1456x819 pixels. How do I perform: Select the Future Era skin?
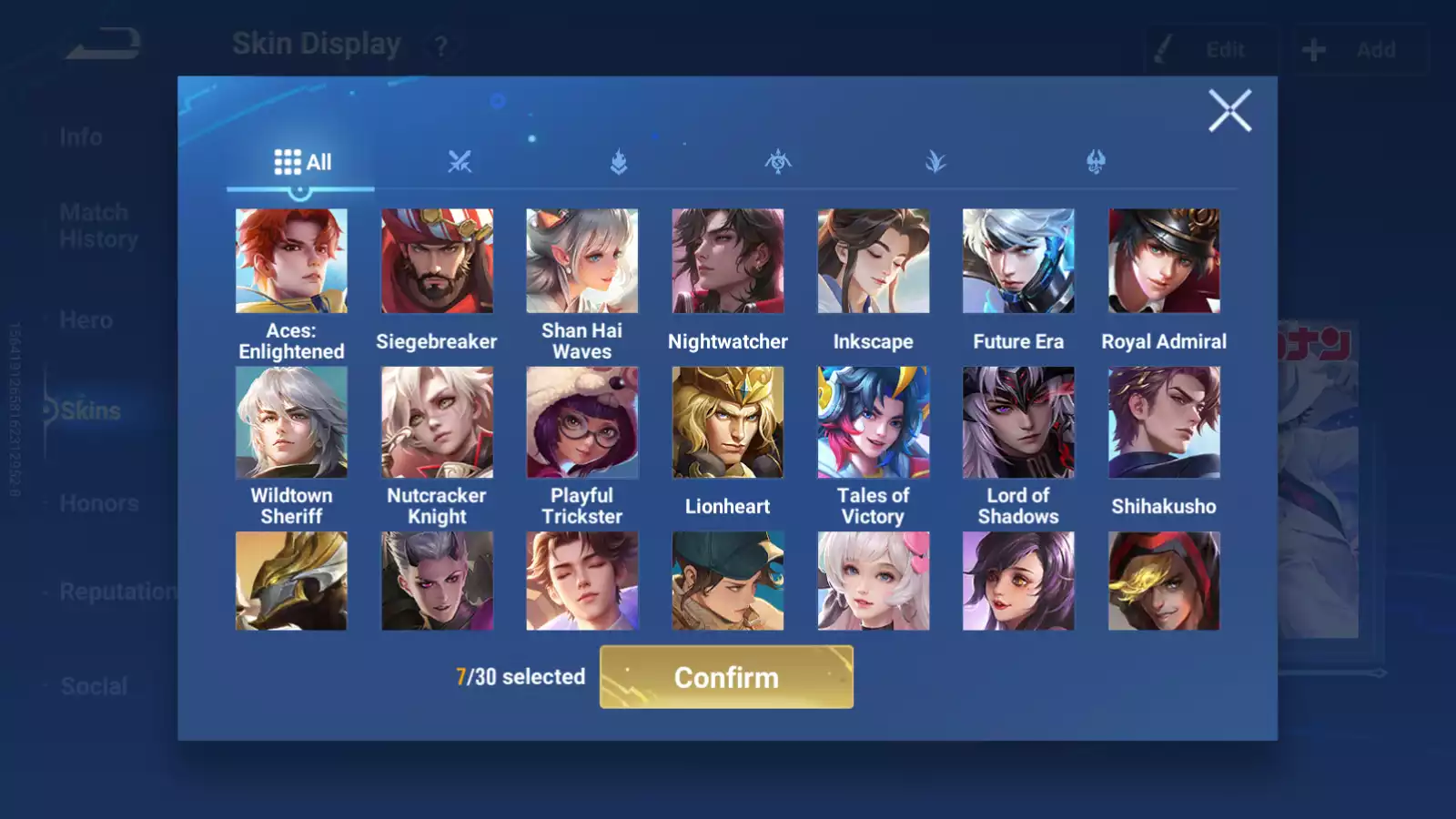pyautogui.click(x=1018, y=261)
